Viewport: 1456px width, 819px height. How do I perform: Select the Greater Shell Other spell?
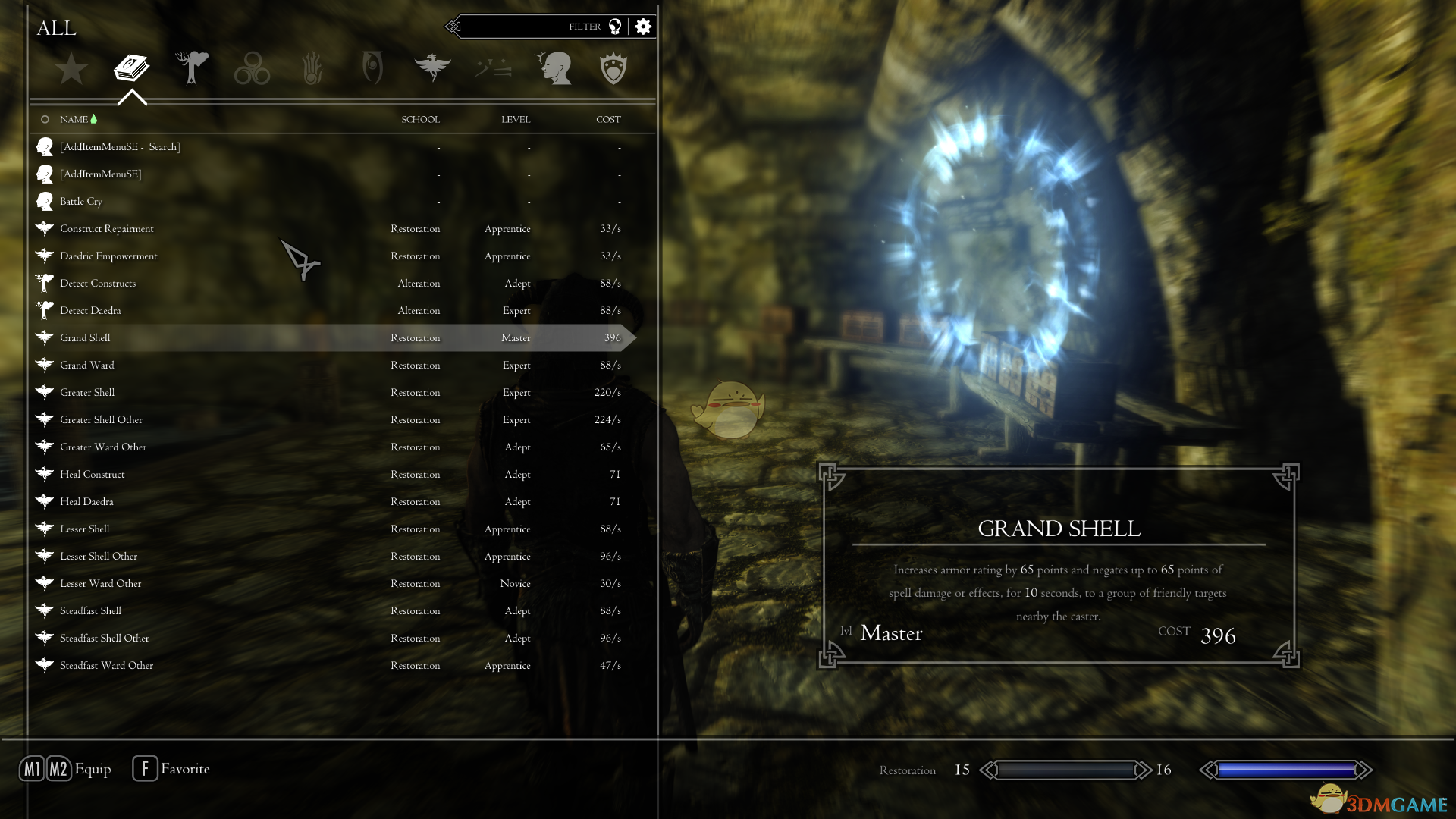102,419
